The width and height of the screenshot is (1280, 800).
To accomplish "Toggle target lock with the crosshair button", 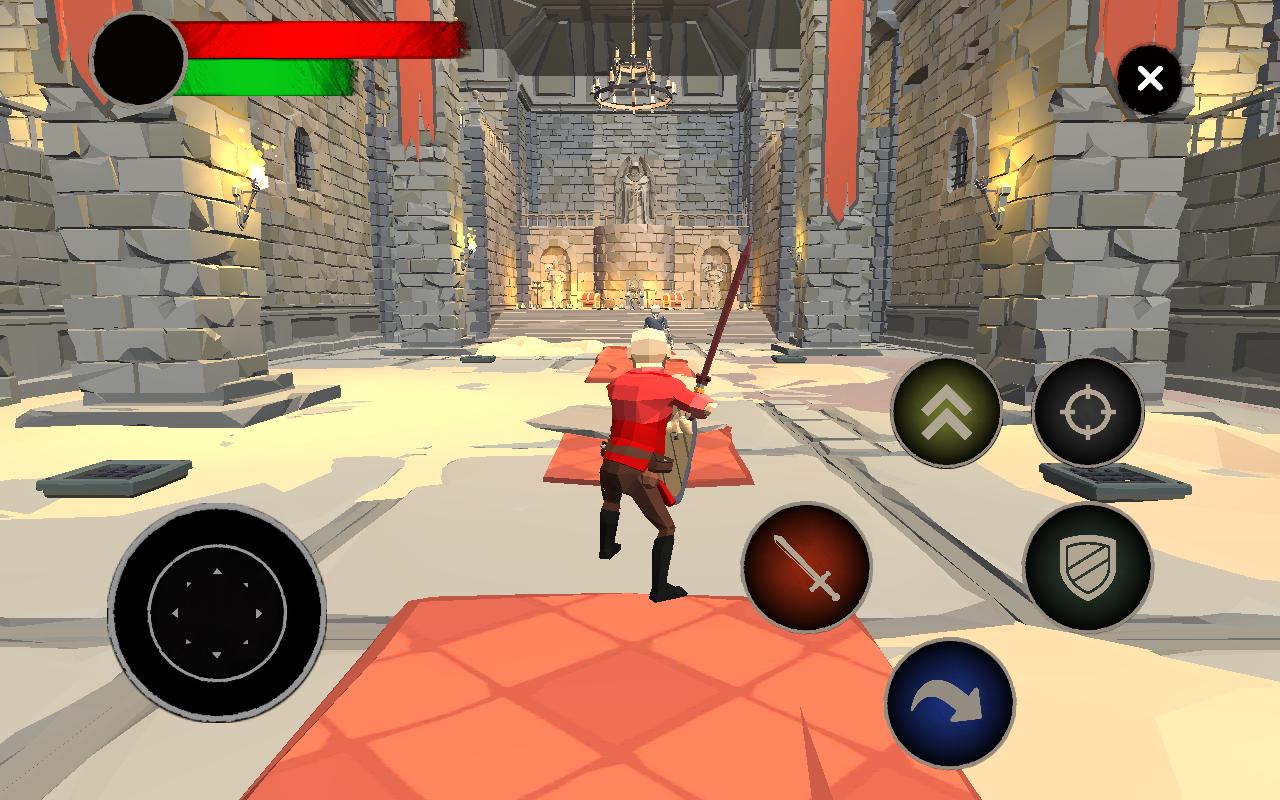I will [1088, 410].
